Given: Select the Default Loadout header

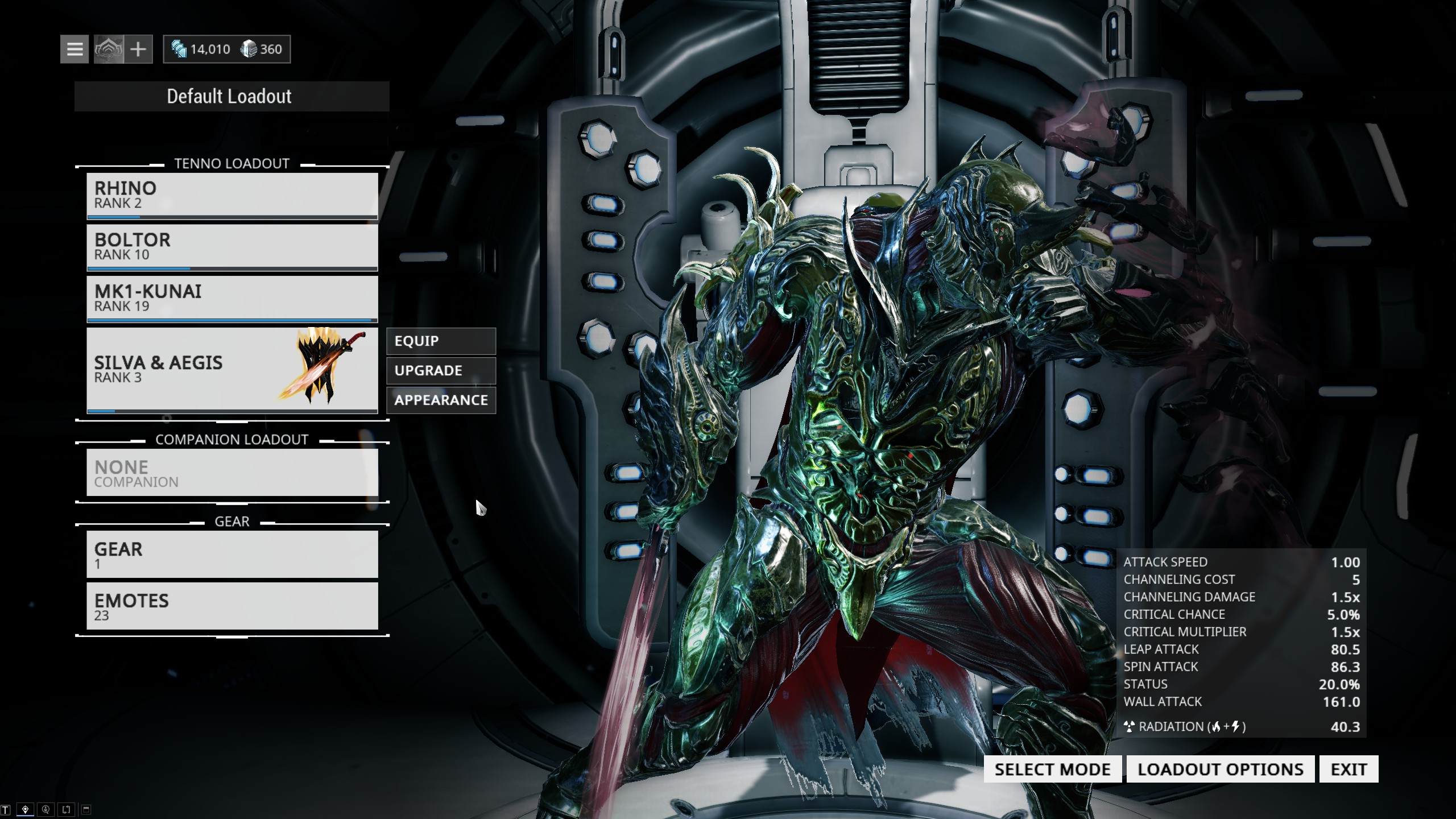Looking at the screenshot, I should tap(231, 96).
